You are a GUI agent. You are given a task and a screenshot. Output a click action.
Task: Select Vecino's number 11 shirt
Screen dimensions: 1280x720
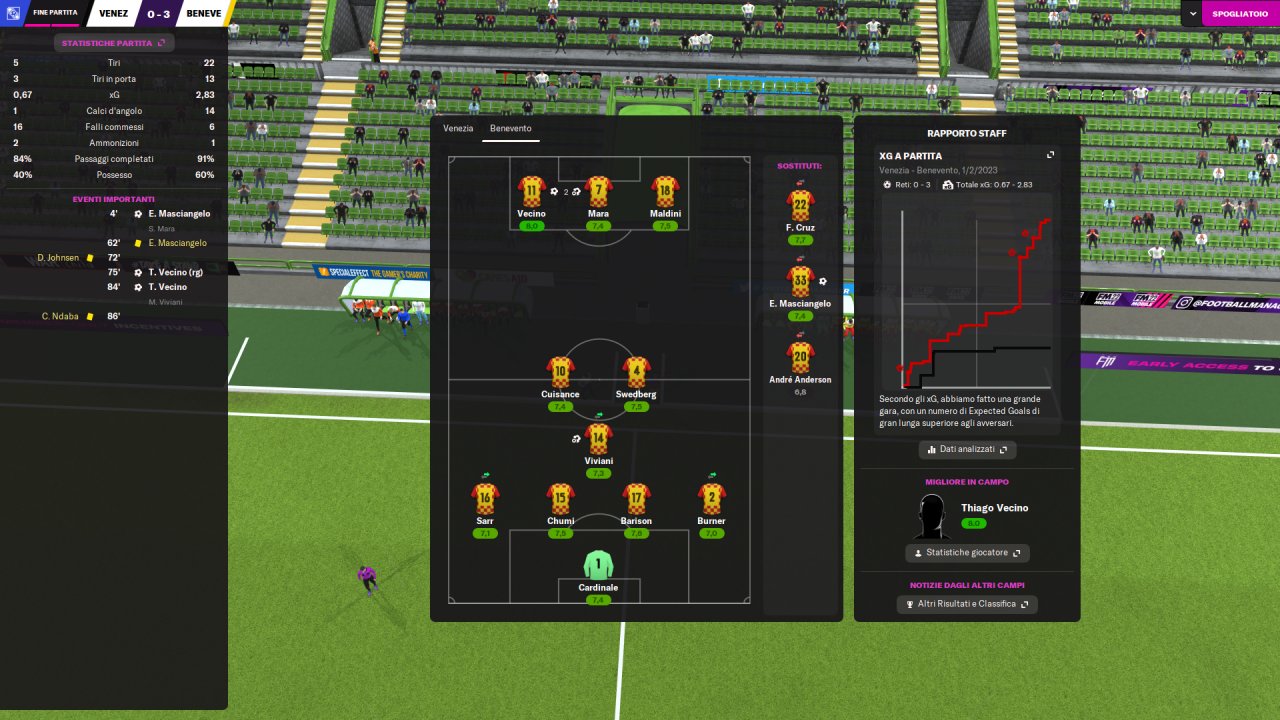point(531,191)
